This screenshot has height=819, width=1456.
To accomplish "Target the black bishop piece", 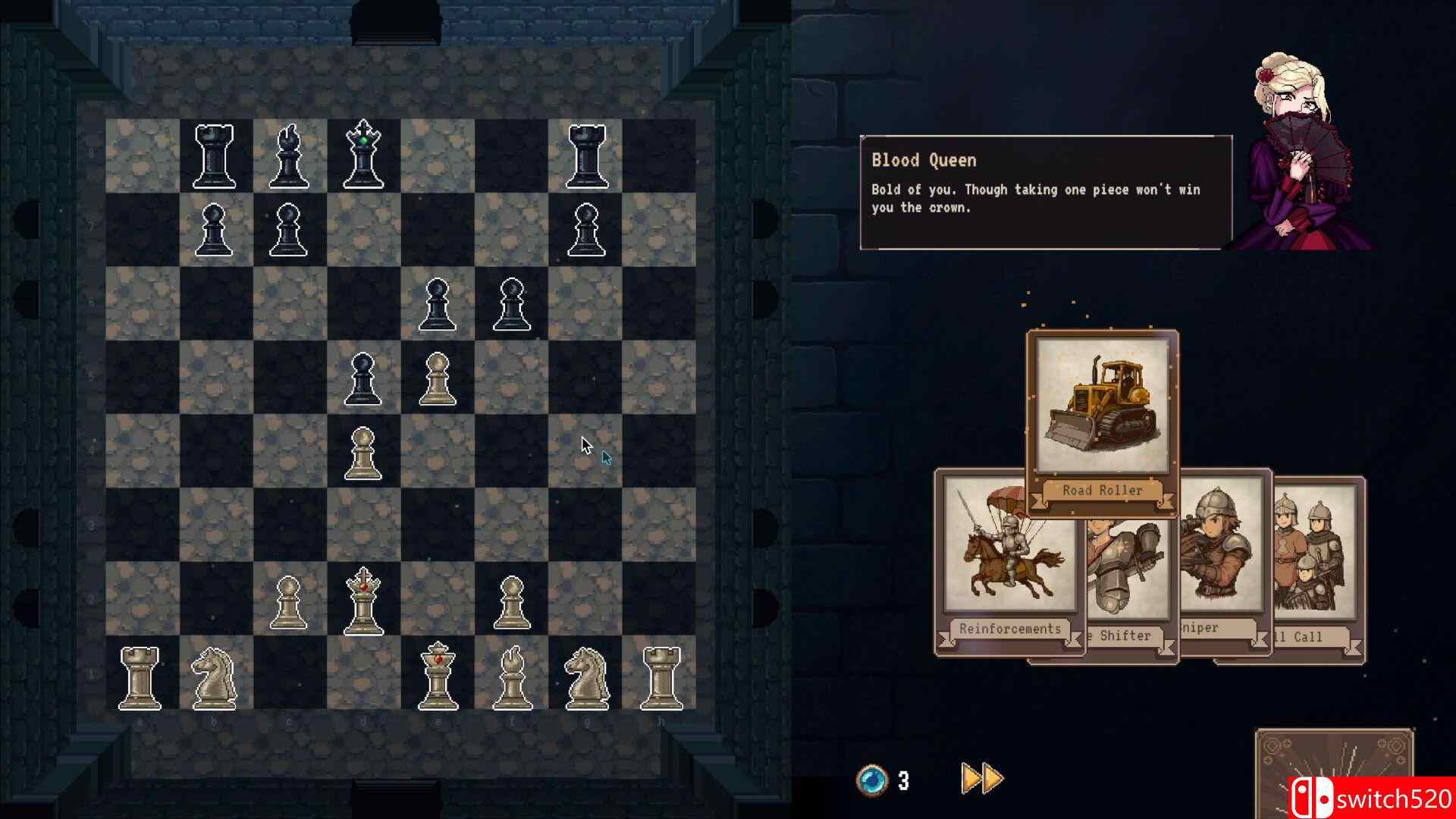I will [289, 157].
